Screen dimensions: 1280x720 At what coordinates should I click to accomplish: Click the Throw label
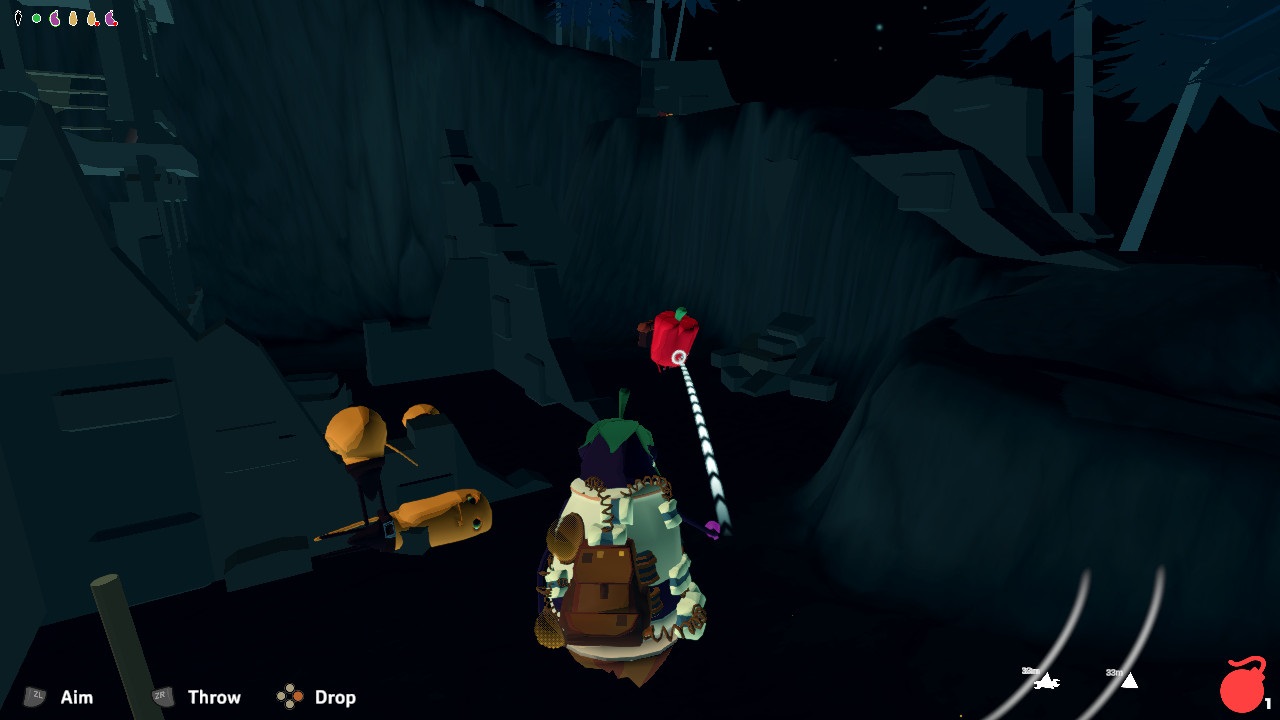pos(214,697)
